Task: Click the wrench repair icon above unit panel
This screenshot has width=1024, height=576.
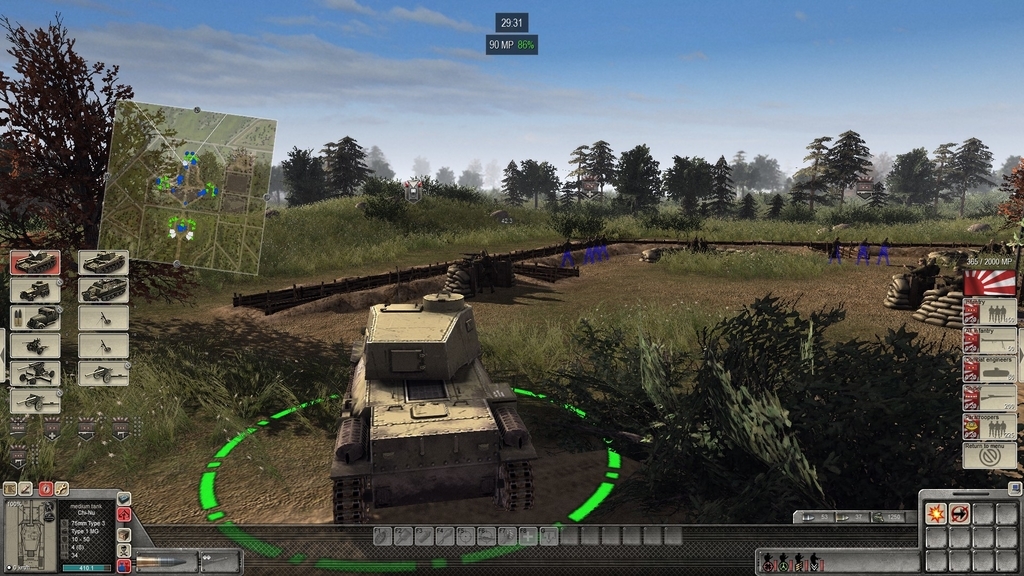Action: coord(62,489)
